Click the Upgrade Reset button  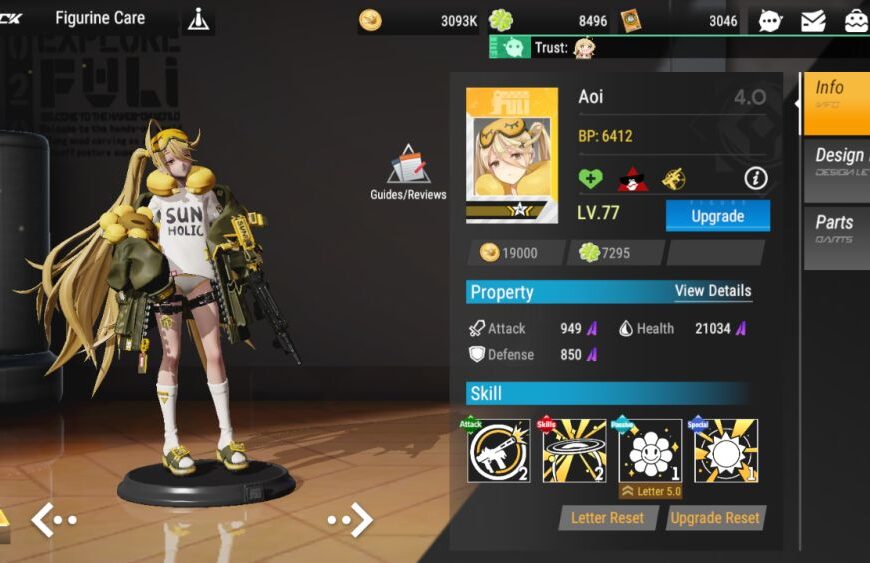pyautogui.click(x=714, y=518)
